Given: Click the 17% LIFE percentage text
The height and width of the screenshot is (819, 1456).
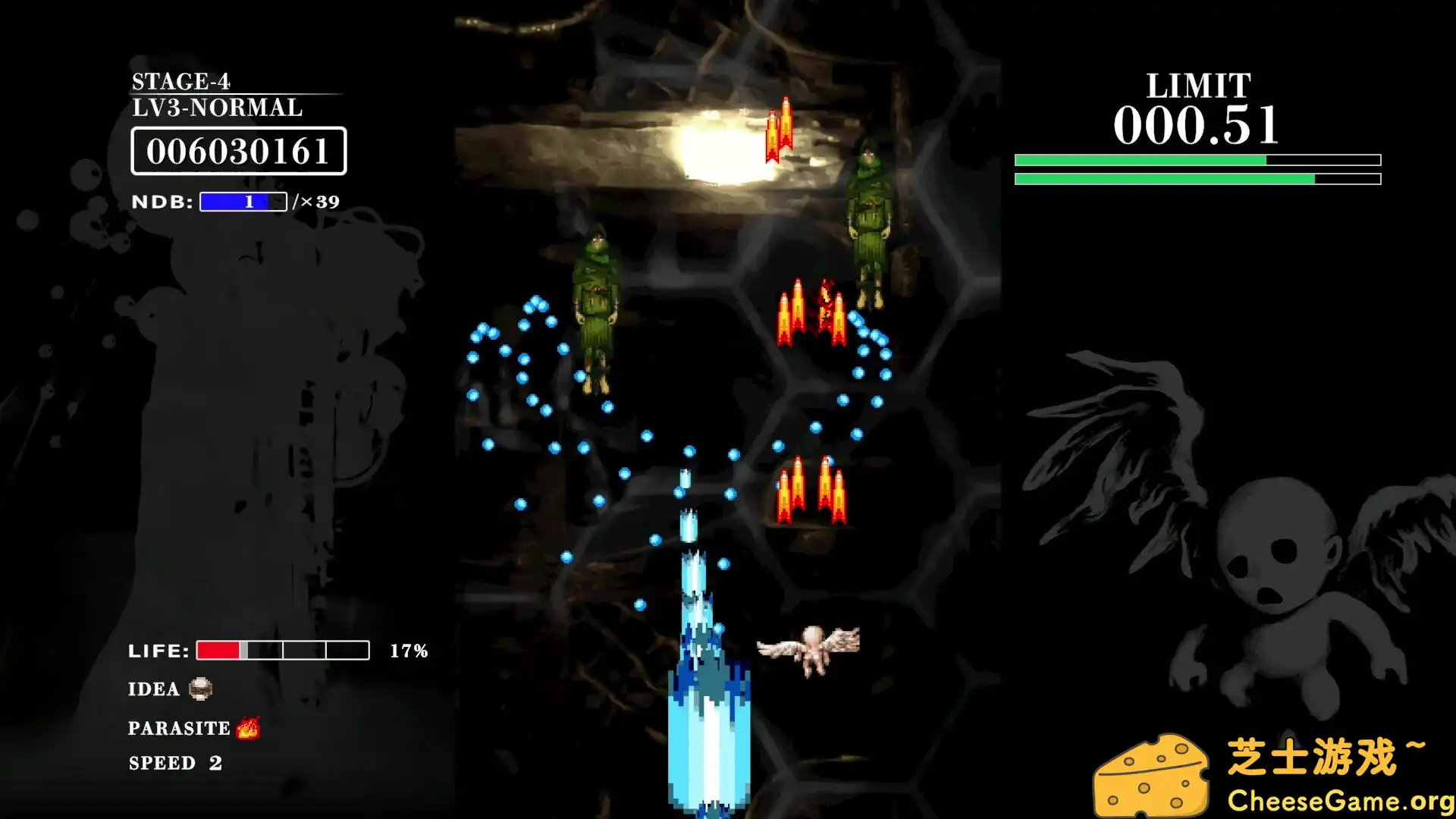Looking at the screenshot, I should pyautogui.click(x=408, y=649).
